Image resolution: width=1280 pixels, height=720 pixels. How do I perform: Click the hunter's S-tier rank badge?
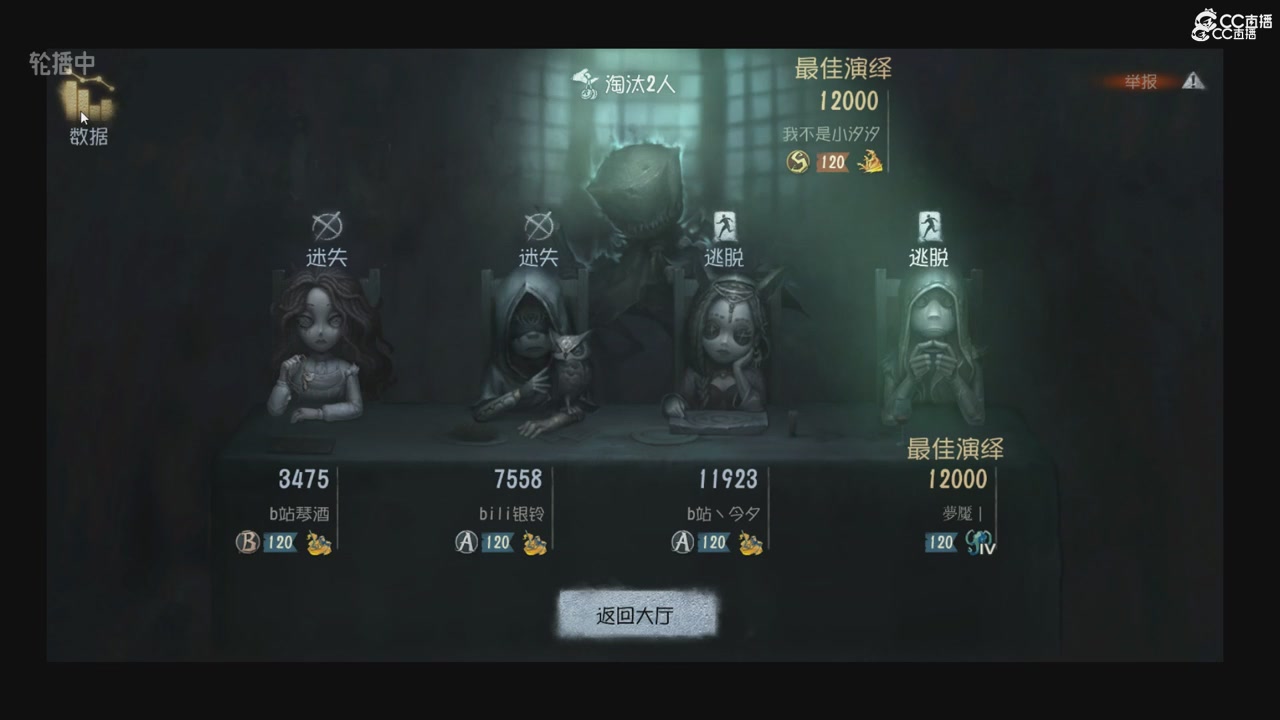point(797,162)
